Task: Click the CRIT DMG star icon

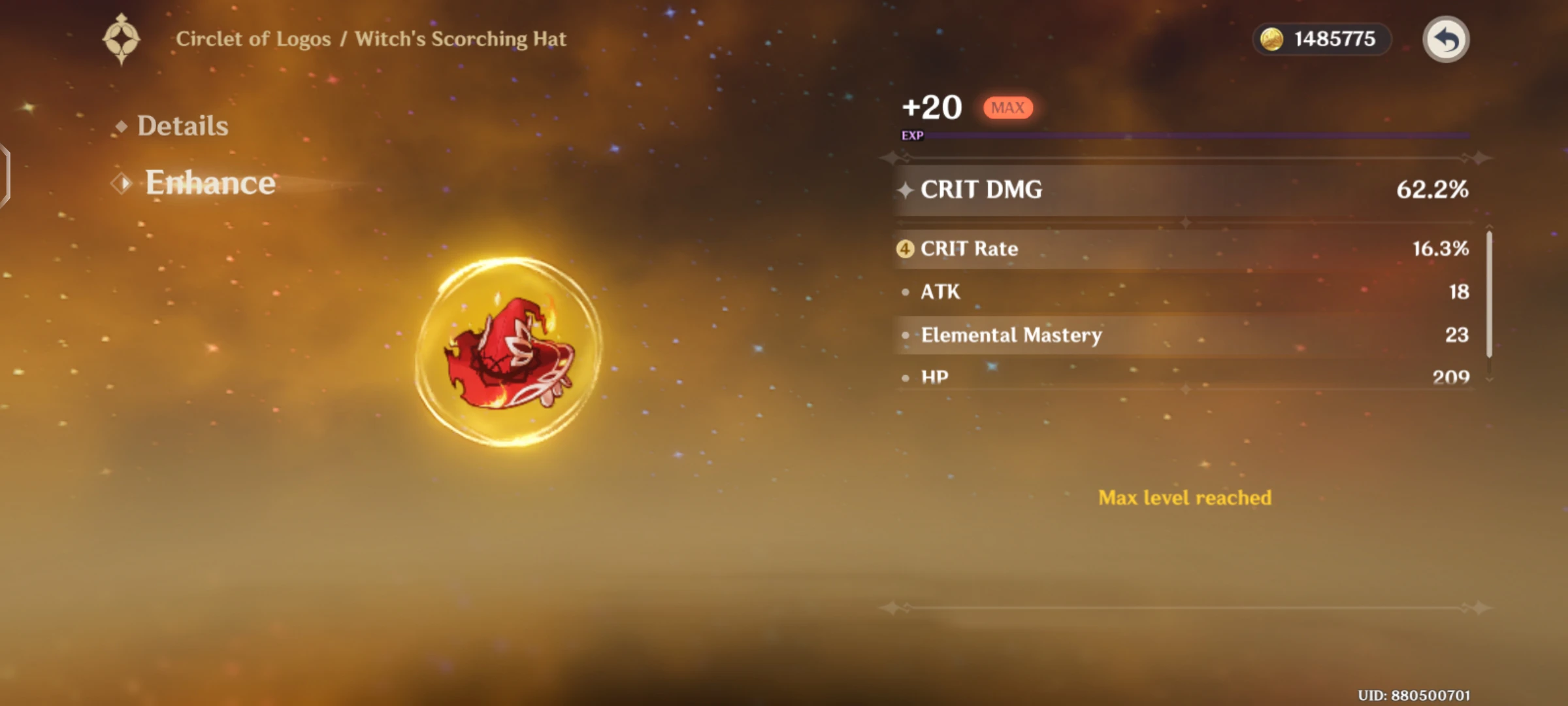Action: pyautogui.click(x=907, y=189)
